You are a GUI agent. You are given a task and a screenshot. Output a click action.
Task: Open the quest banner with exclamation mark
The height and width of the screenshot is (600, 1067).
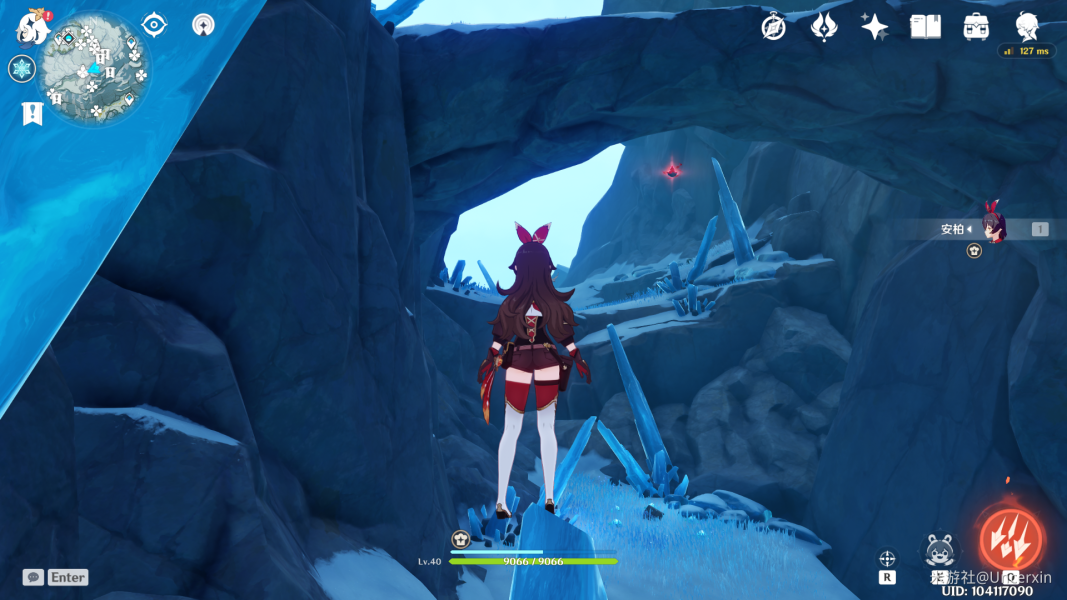point(32,113)
